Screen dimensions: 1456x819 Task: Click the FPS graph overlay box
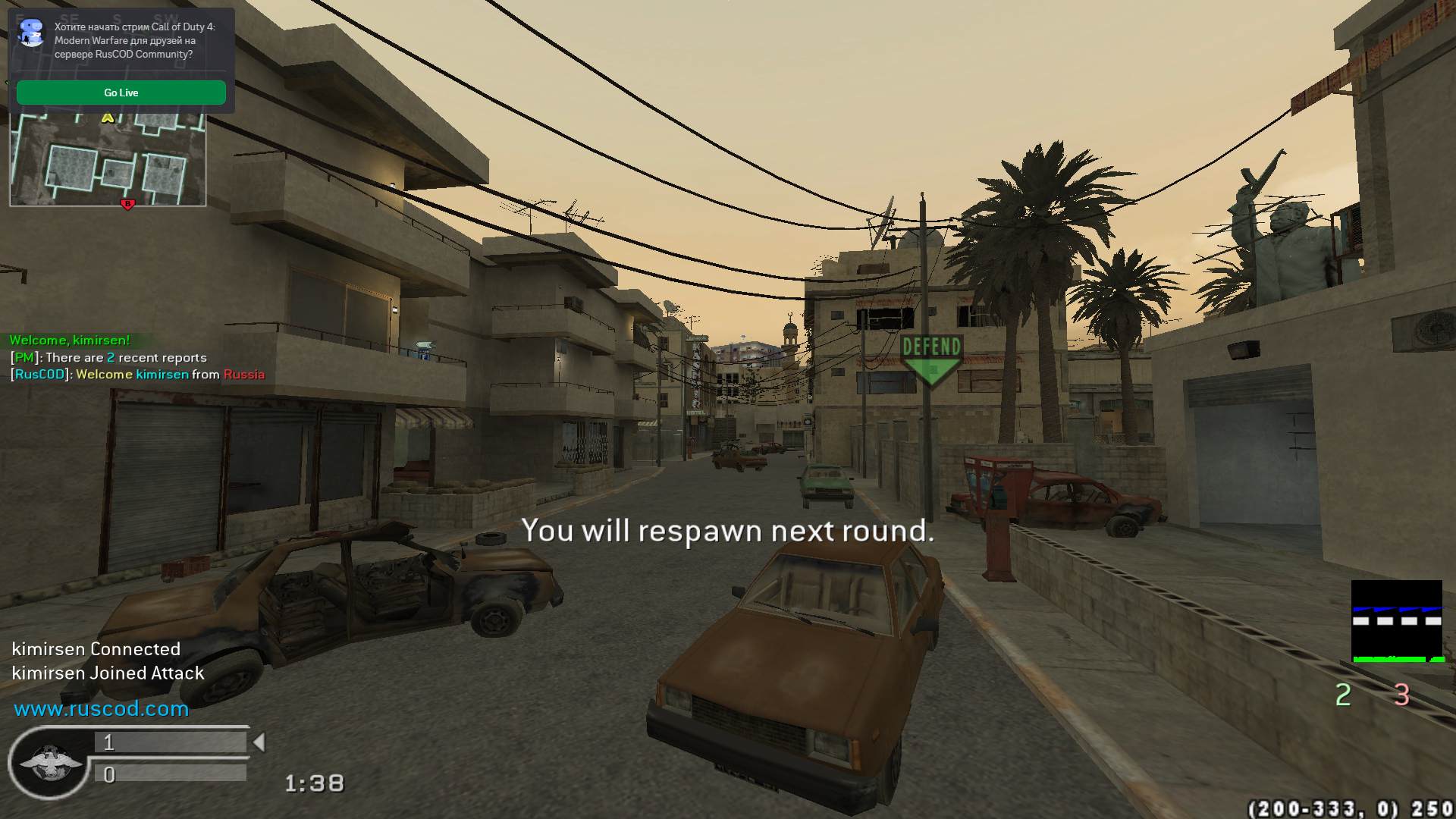pos(1396,621)
